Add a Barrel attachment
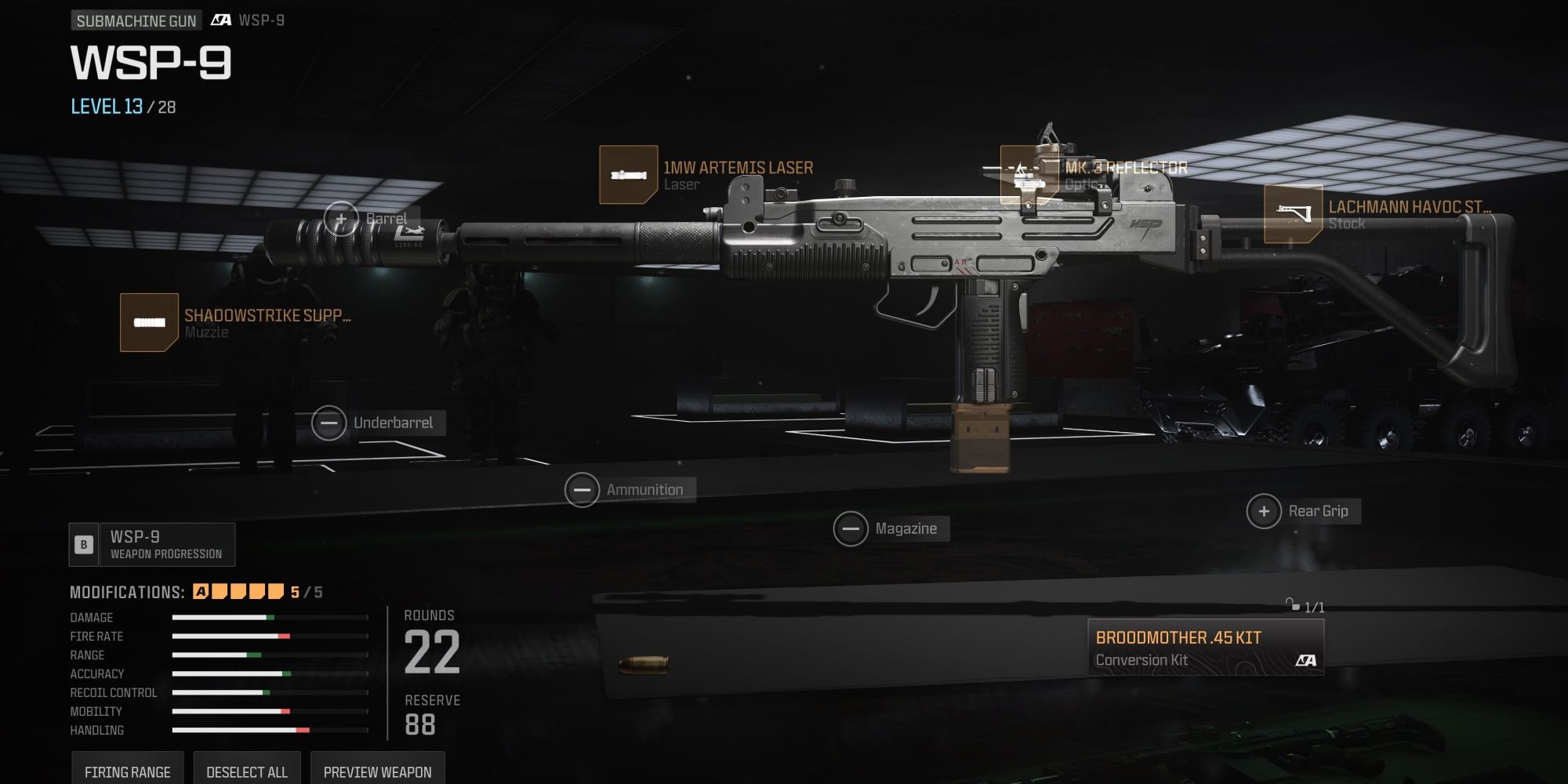Image resolution: width=1568 pixels, height=784 pixels. 342,219
